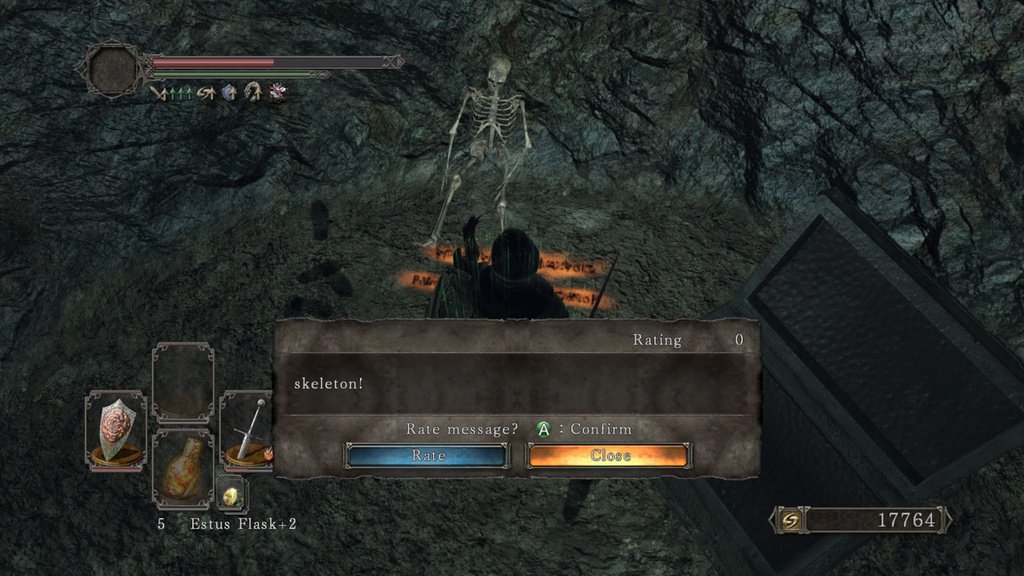Close the message dialog

609,456
